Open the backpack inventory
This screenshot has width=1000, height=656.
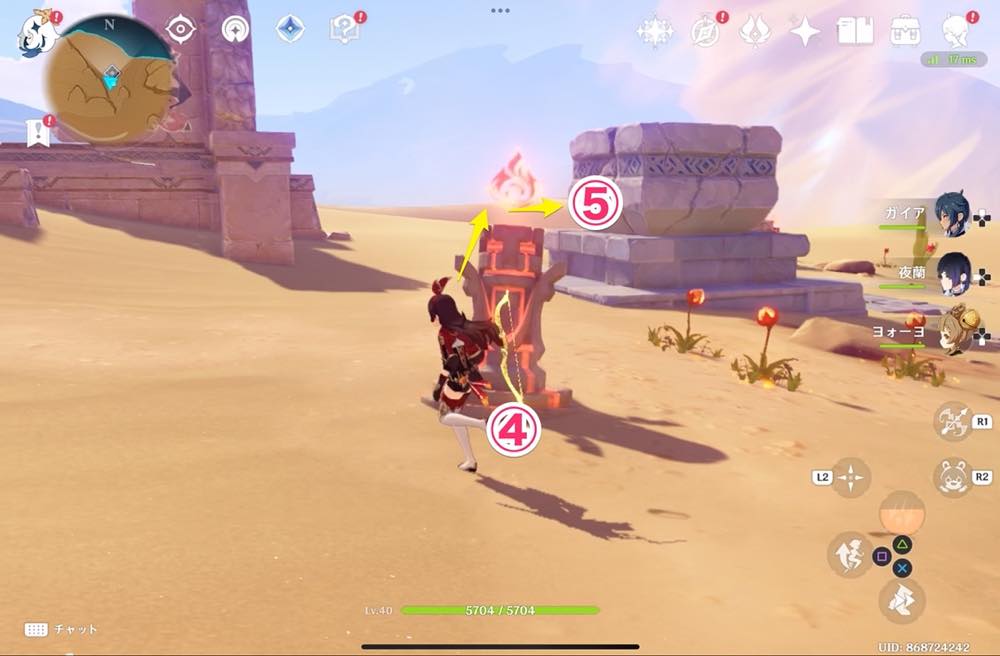906,31
